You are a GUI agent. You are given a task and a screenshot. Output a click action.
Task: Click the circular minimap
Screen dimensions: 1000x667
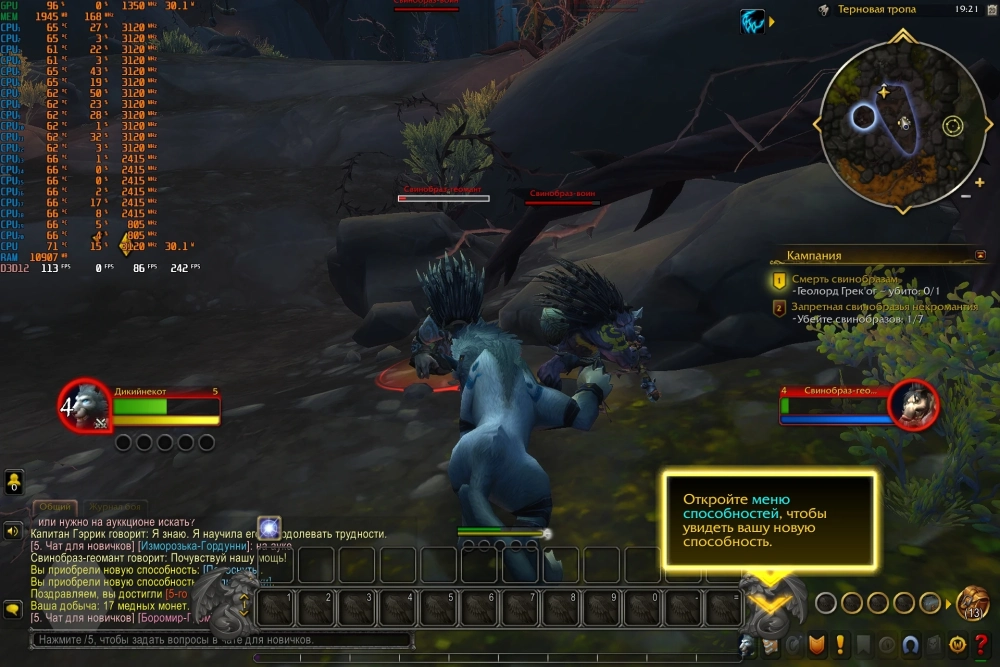click(902, 117)
